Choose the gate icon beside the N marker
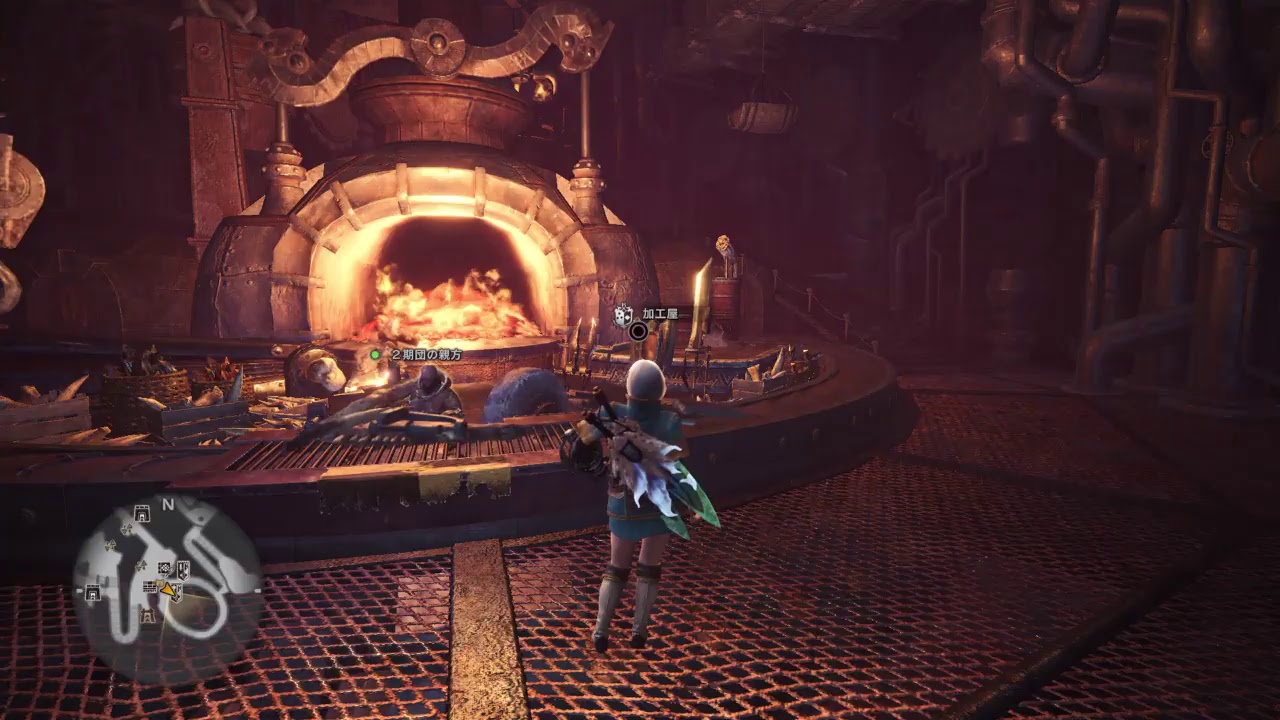1280x720 pixels. tap(142, 514)
